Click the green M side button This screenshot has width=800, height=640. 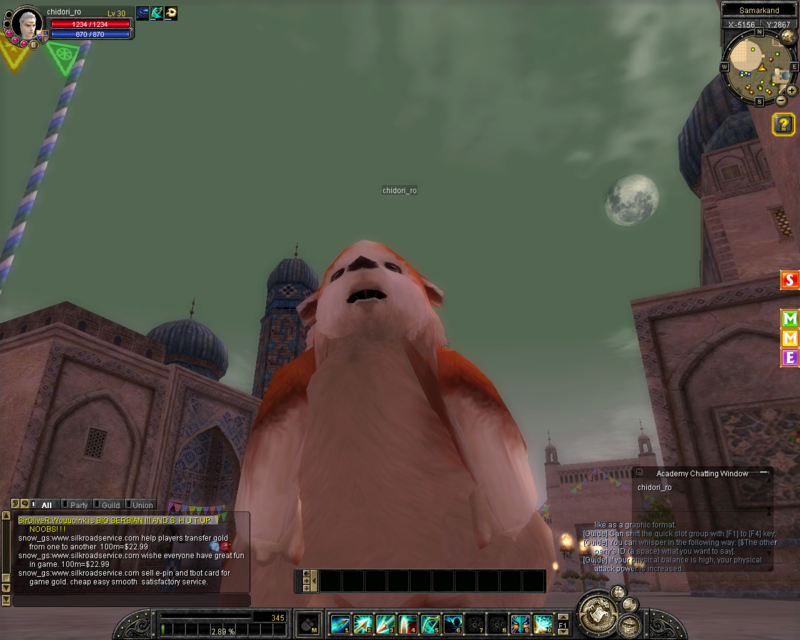point(790,318)
